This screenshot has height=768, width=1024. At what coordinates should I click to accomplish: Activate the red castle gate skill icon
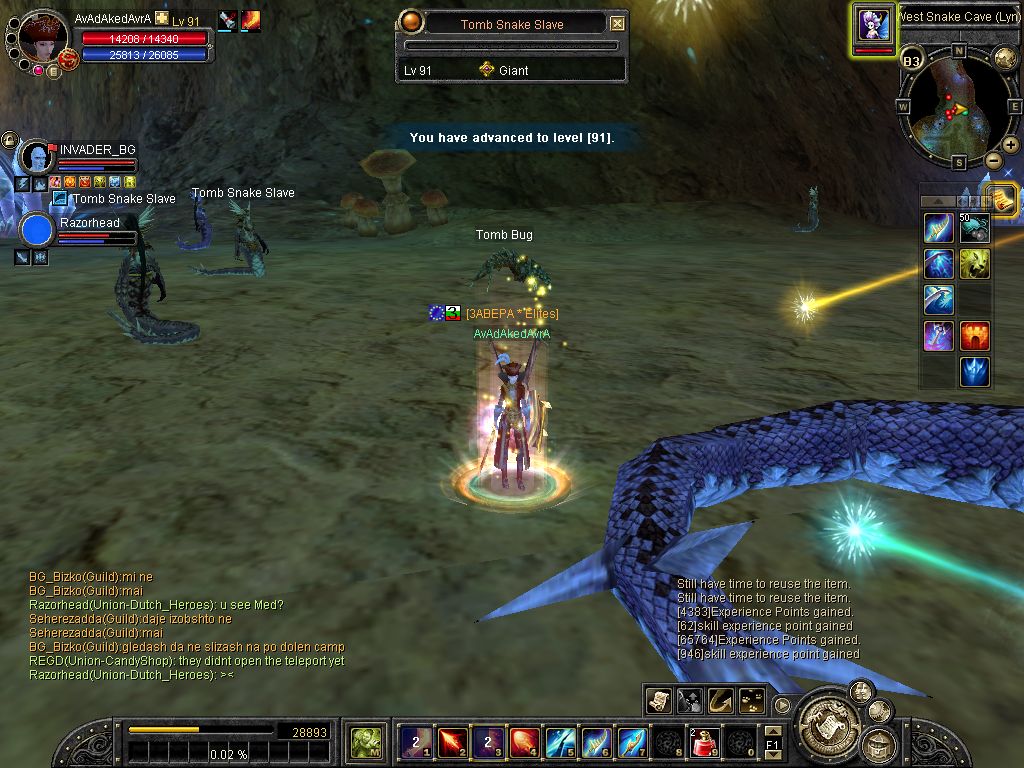(975, 335)
